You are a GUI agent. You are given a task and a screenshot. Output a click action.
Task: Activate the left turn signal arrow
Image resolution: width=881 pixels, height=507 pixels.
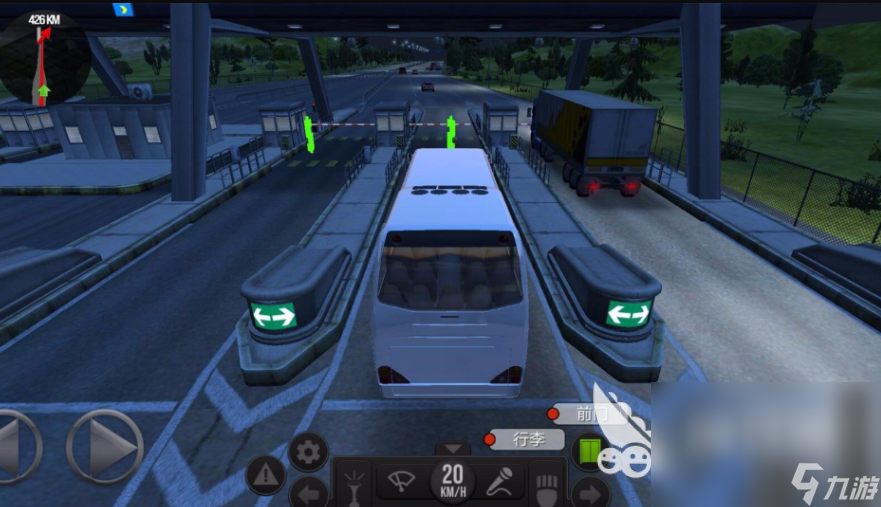[308, 492]
